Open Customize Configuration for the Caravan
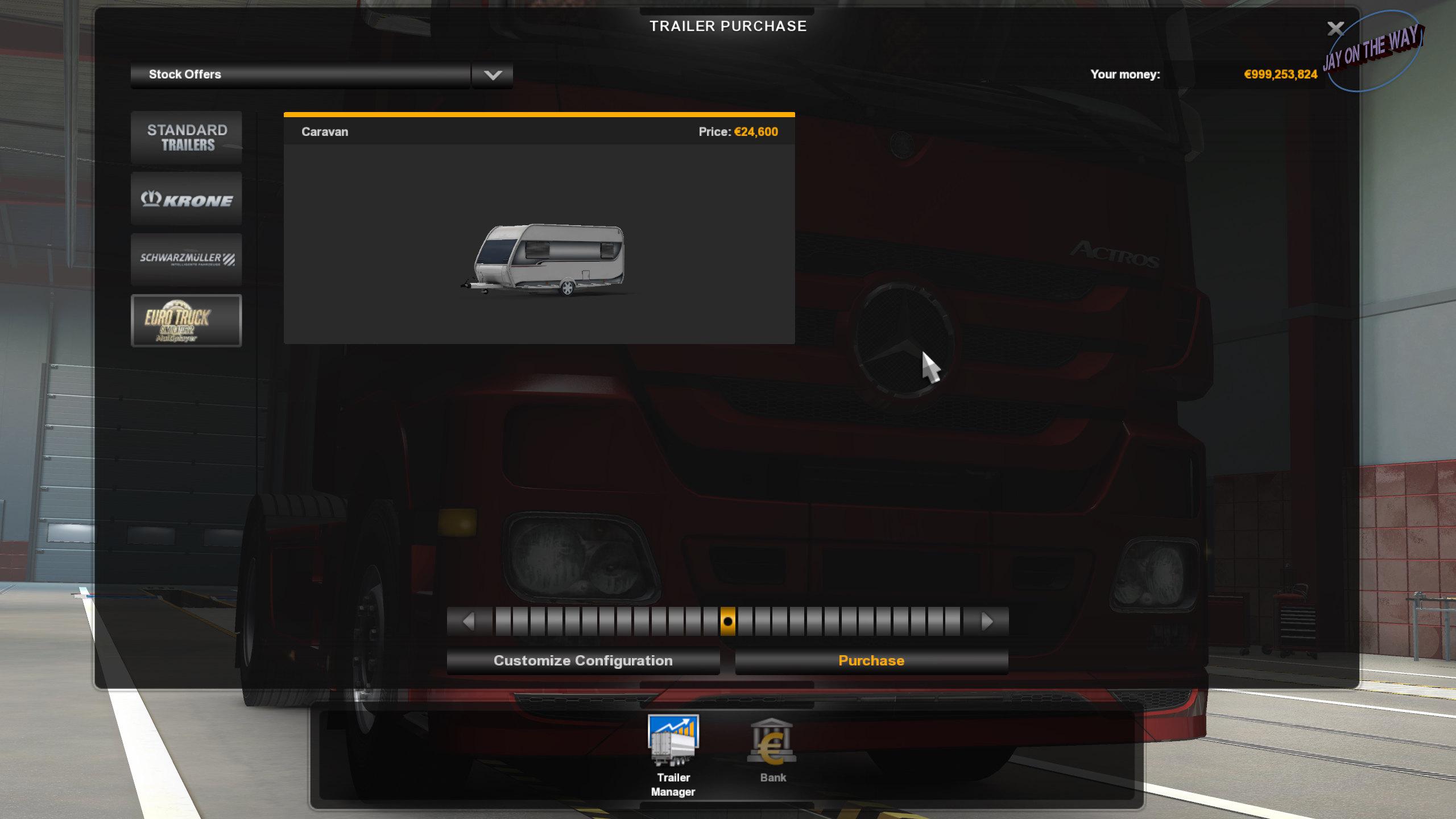The height and width of the screenshot is (819, 1456). [584, 660]
